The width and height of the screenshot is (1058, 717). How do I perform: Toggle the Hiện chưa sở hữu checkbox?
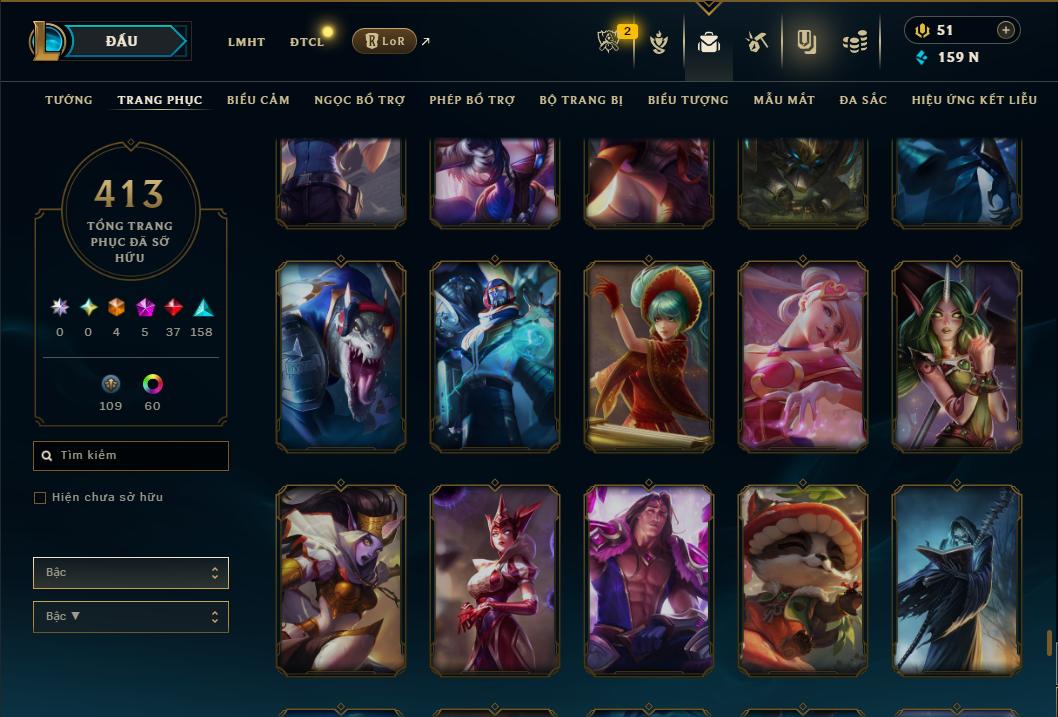point(40,498)
